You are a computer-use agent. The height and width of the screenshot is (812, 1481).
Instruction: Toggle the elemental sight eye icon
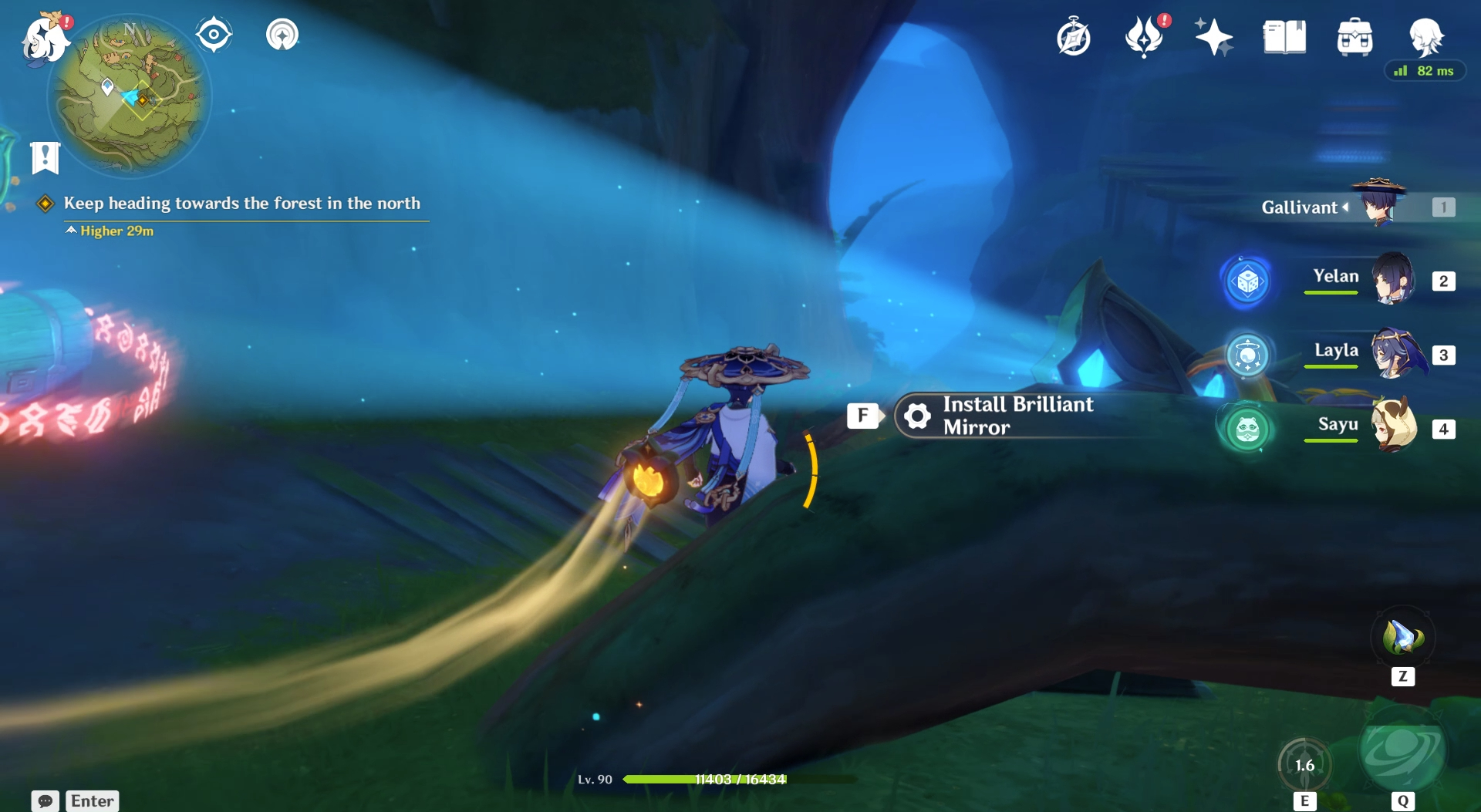point(214,35)
